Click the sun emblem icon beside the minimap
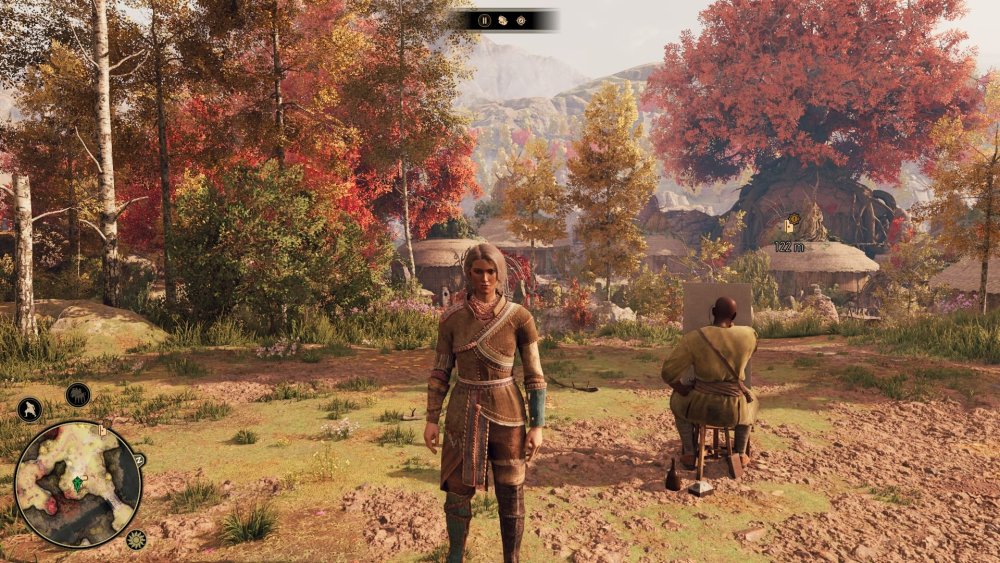The width and height of the screenshot is (1000, 563). pyautogui.click(x=136, y=540)
